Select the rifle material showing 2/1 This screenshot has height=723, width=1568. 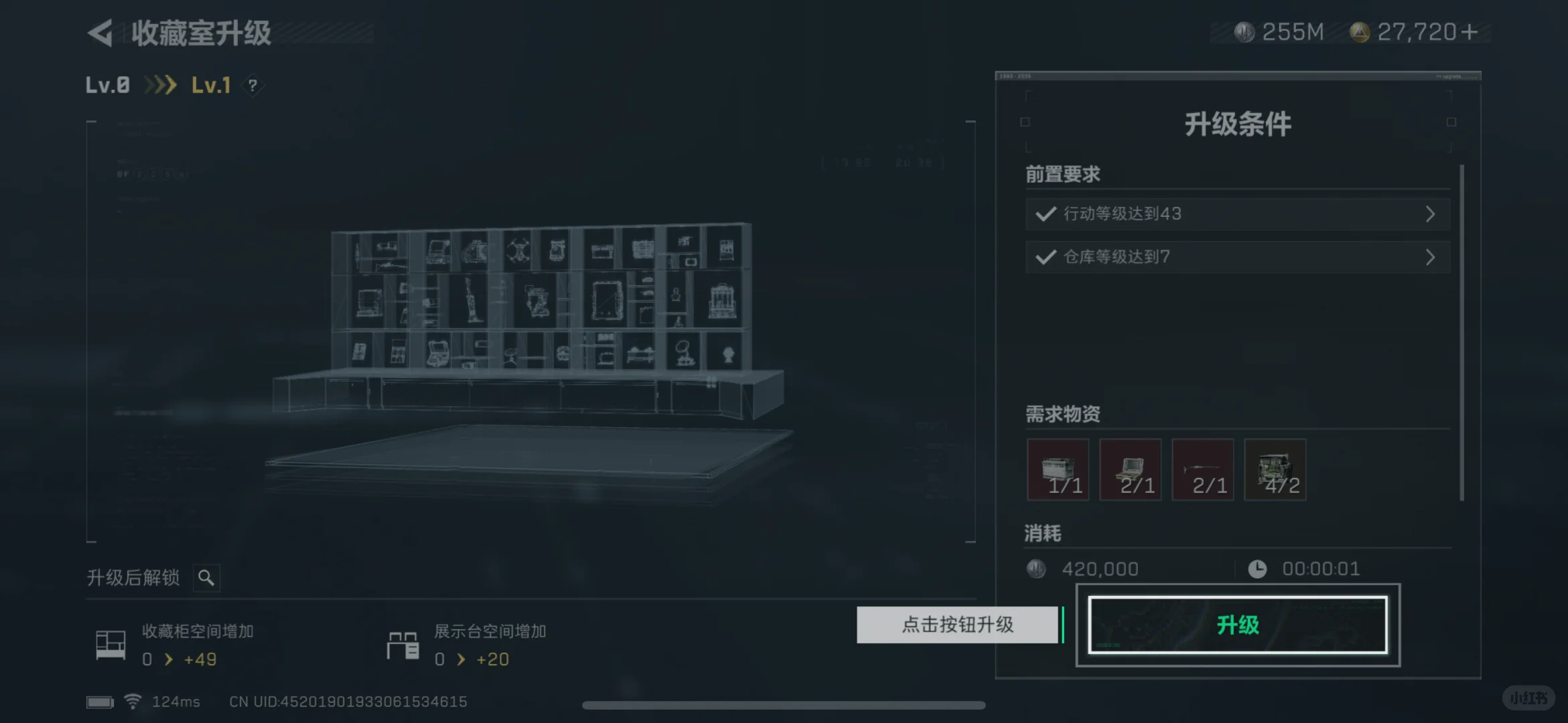(1202, 469)
